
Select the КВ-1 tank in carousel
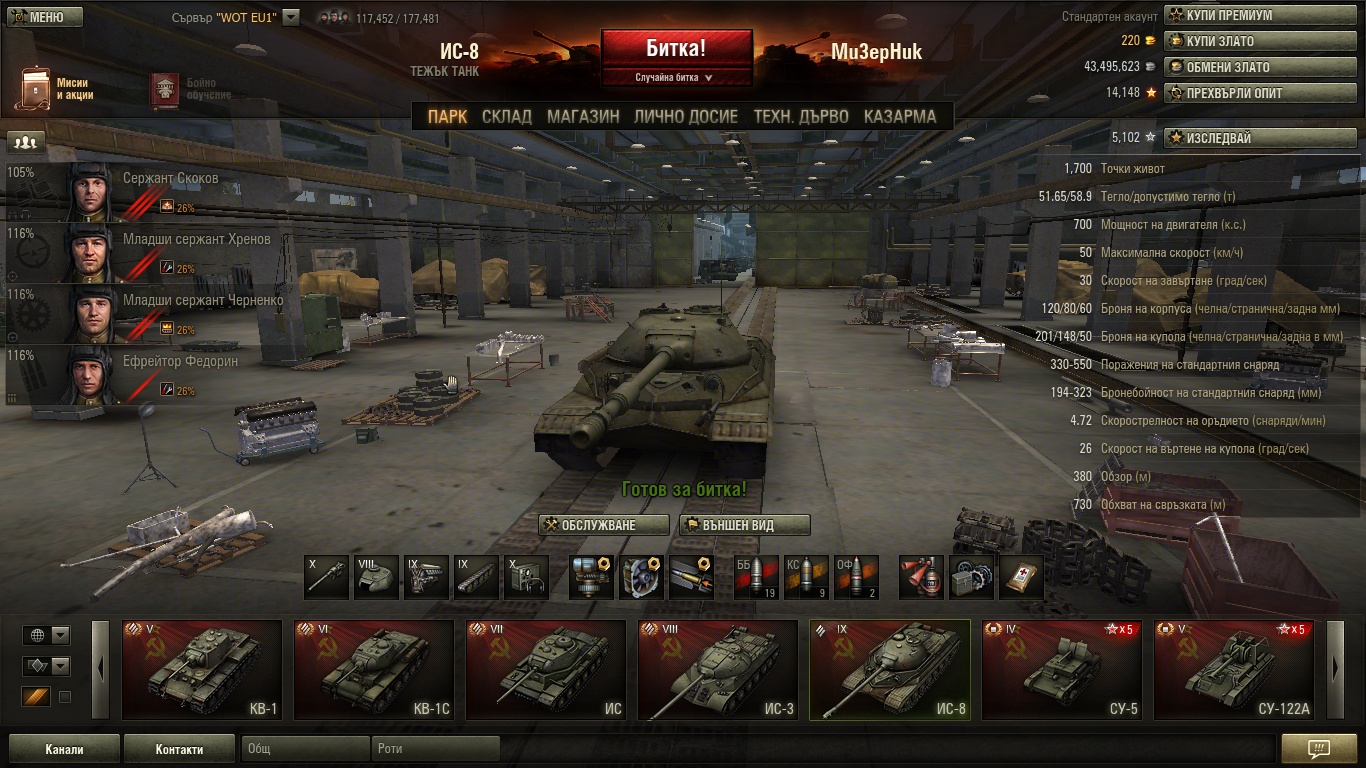tap(202, 669)
